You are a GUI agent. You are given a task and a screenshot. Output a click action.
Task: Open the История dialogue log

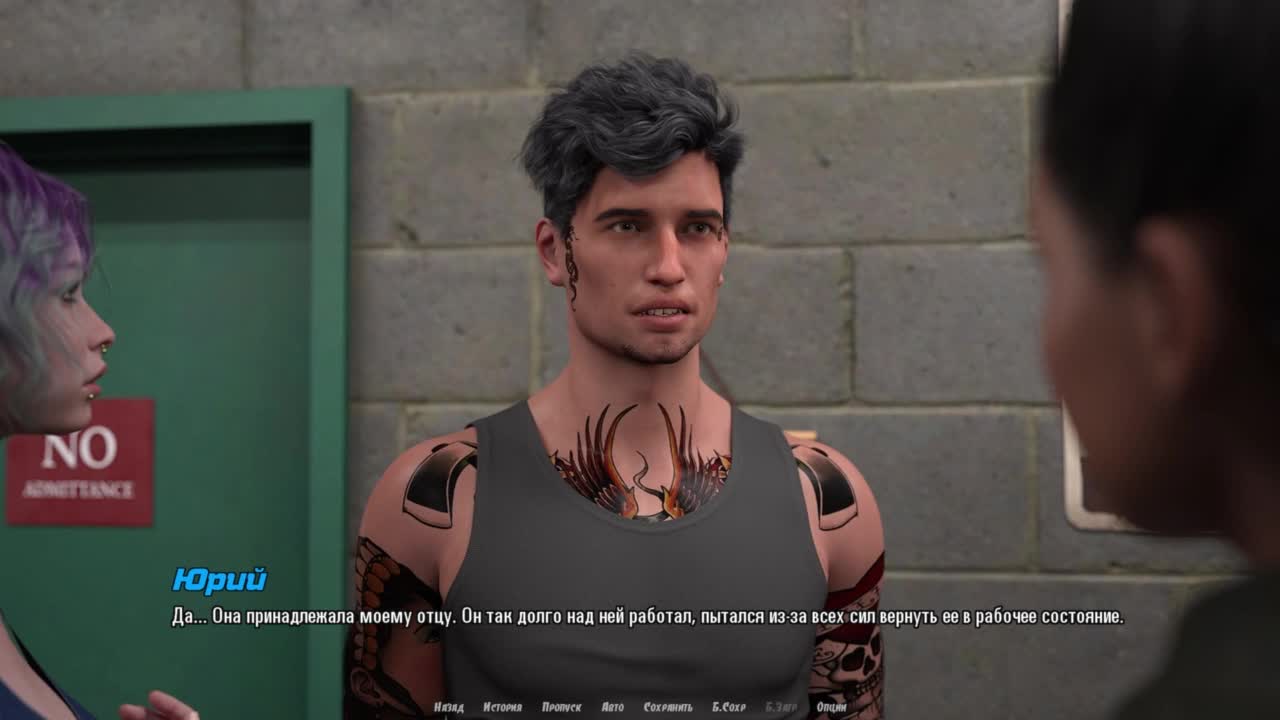point(502,707)
